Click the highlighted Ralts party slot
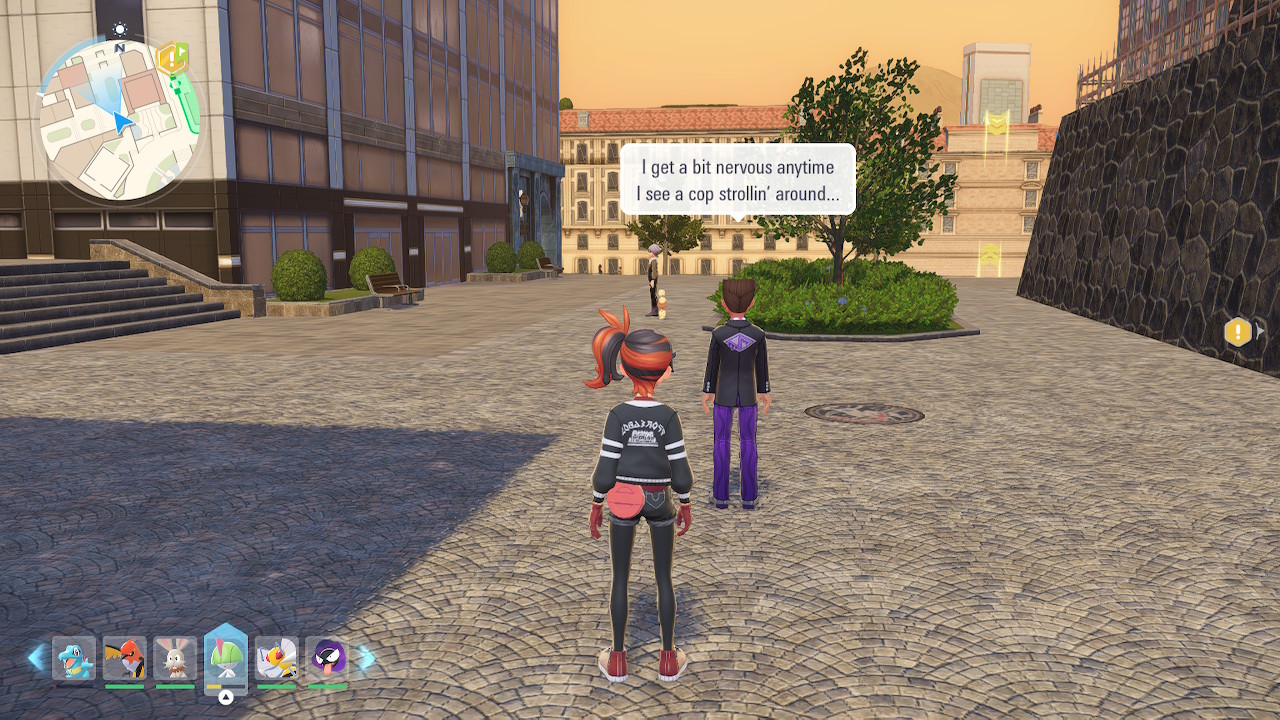The height and width of the screenshot is (720, 1280). (x=226, y=658)
